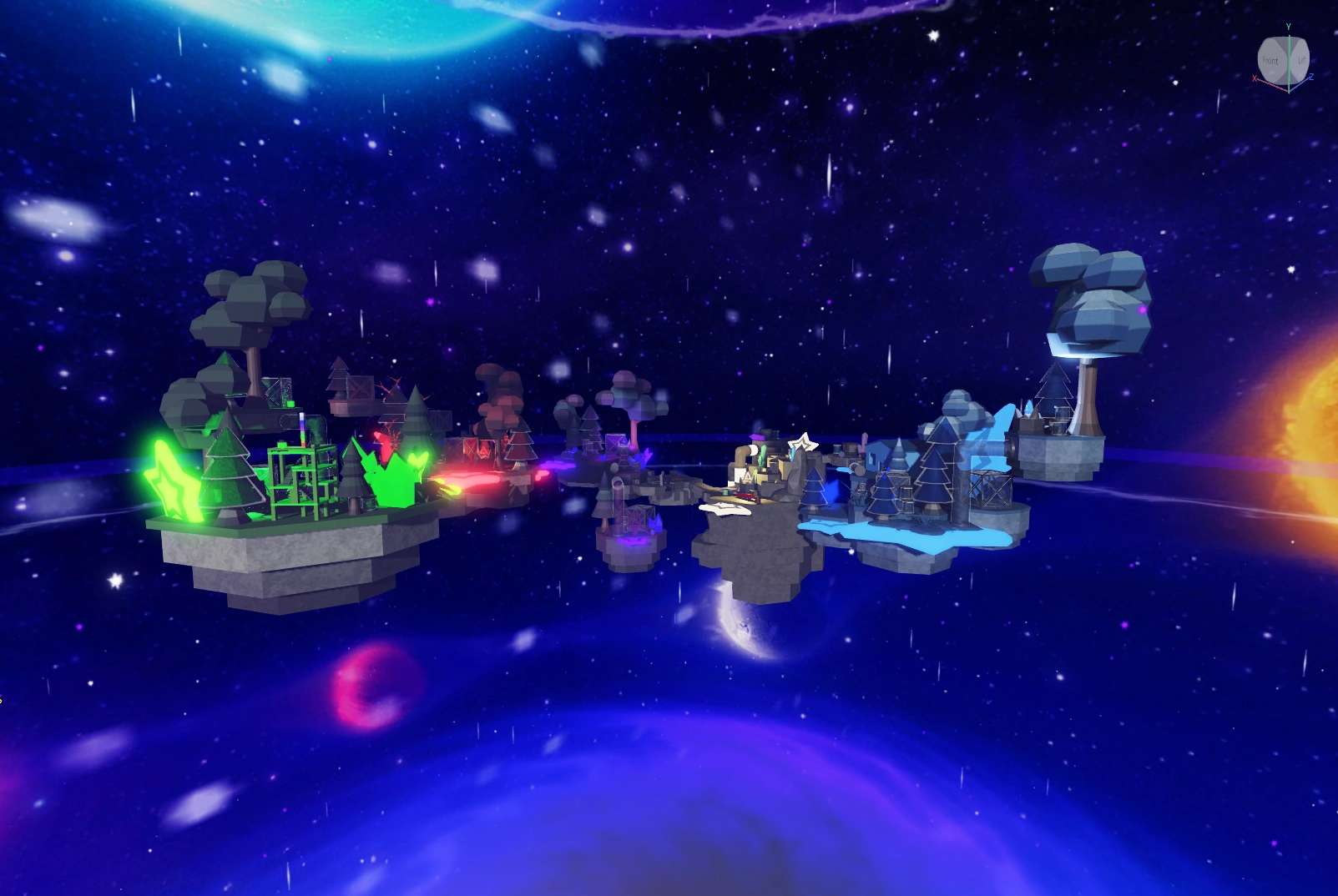This screenshot has width=1338, height=896.
Task: Select the white star above the center island
Action: click(x=804, y=442)
